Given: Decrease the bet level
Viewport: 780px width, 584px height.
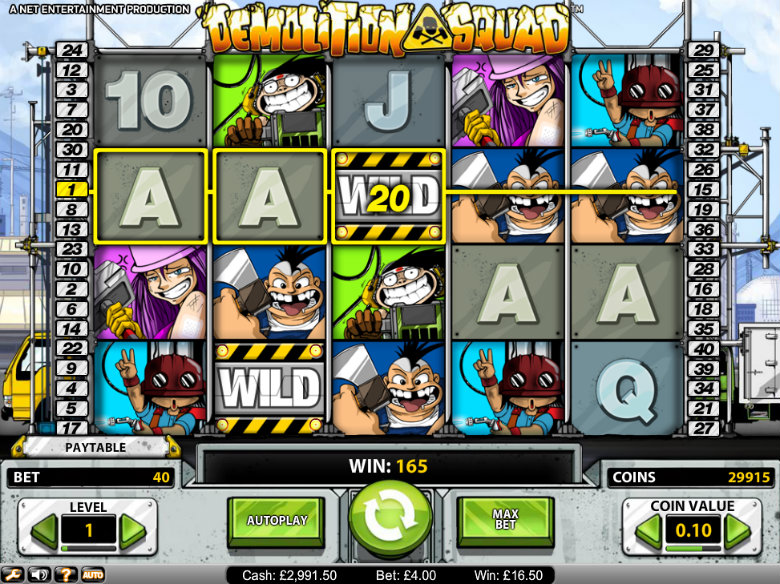Looking at the screenshot, I should tap(44, 531).
